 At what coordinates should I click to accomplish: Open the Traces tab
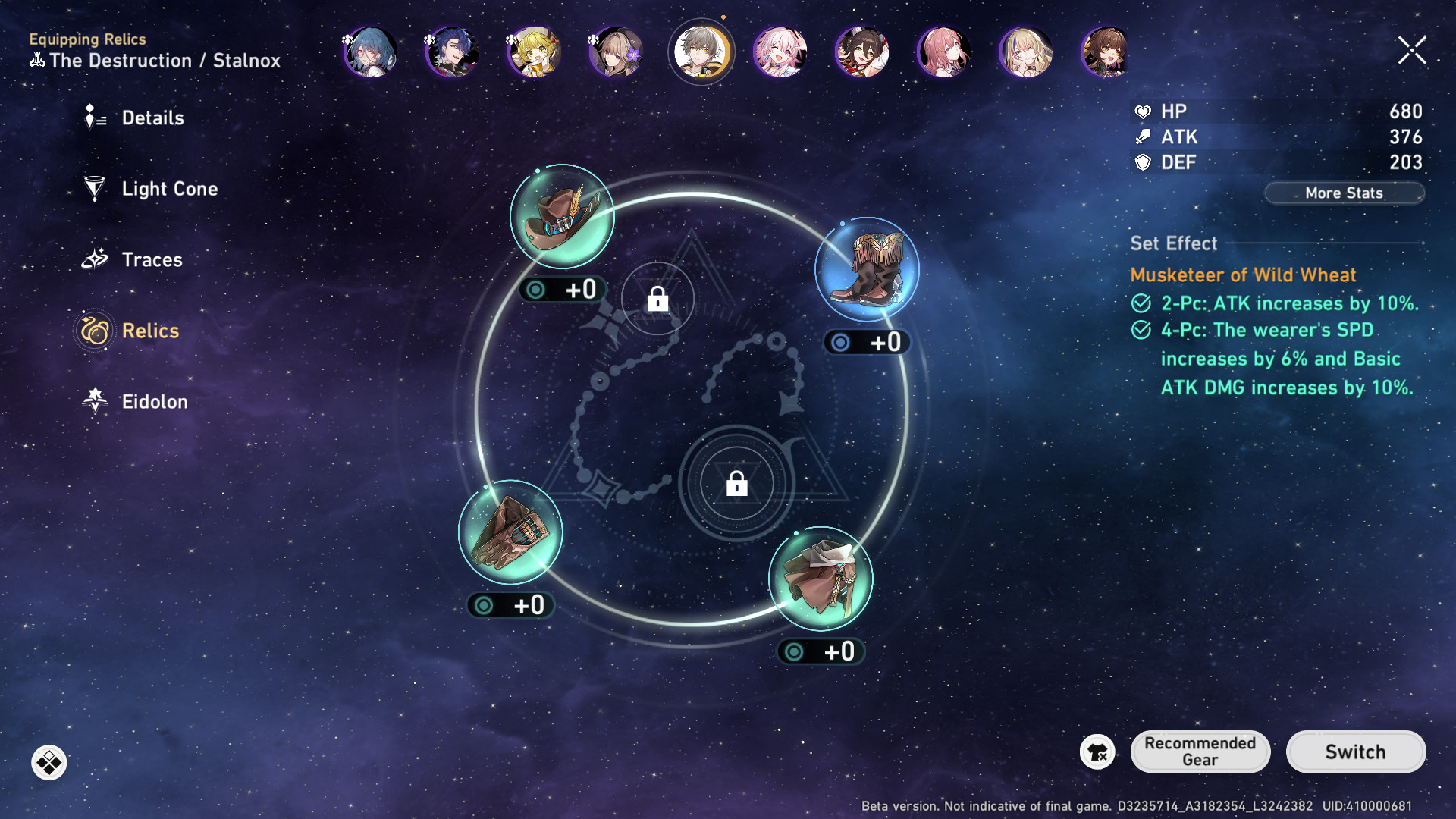tap(151, 260)
